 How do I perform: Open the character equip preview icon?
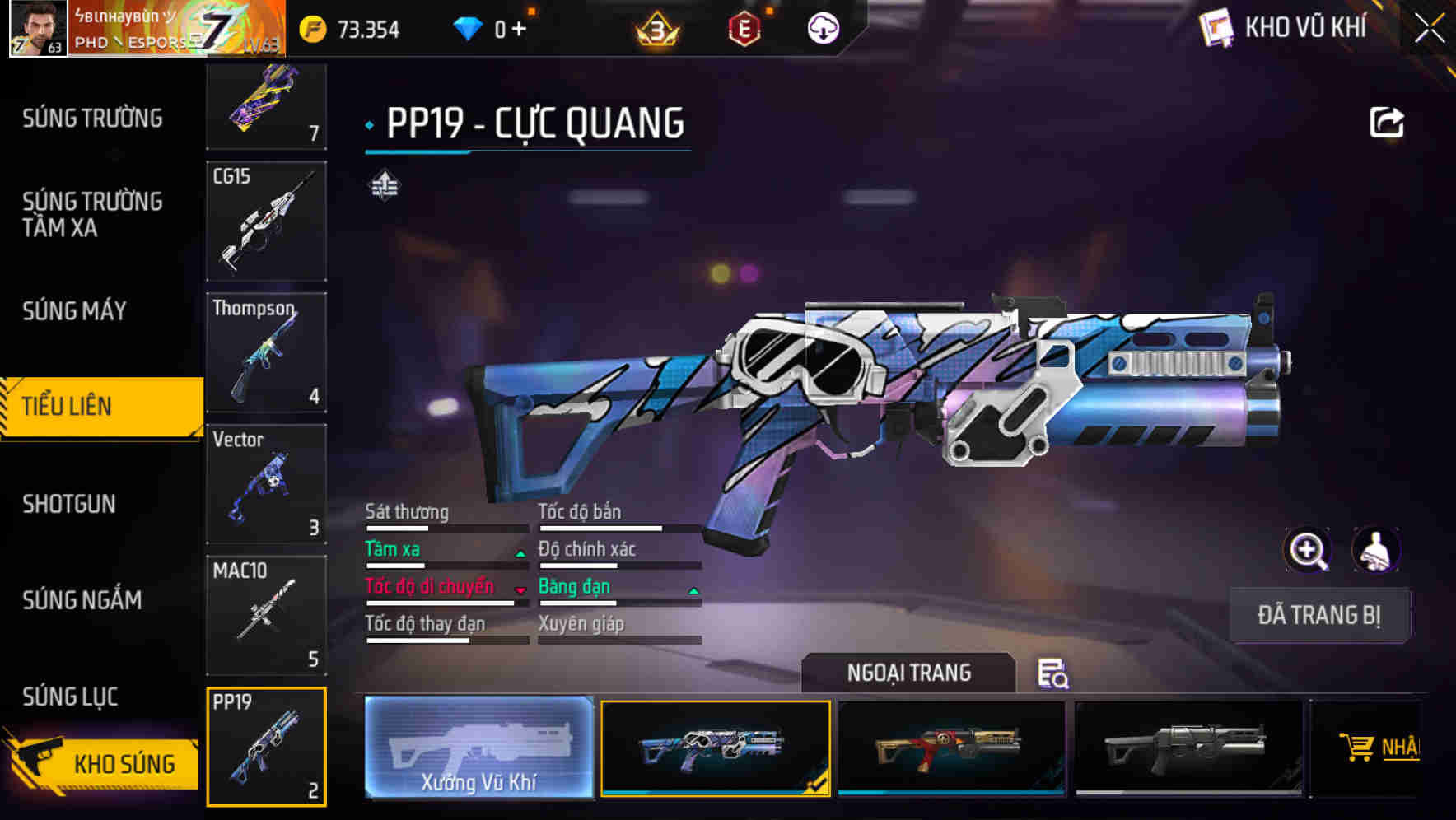pyautogui.click(x=1374, y=550)
